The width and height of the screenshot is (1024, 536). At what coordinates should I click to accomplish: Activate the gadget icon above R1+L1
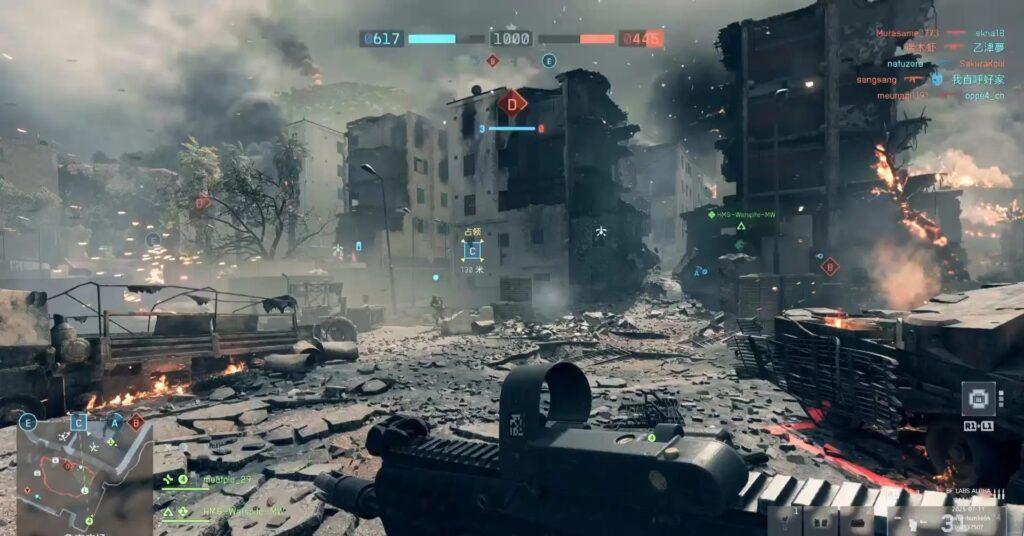(x=978, y=398)
